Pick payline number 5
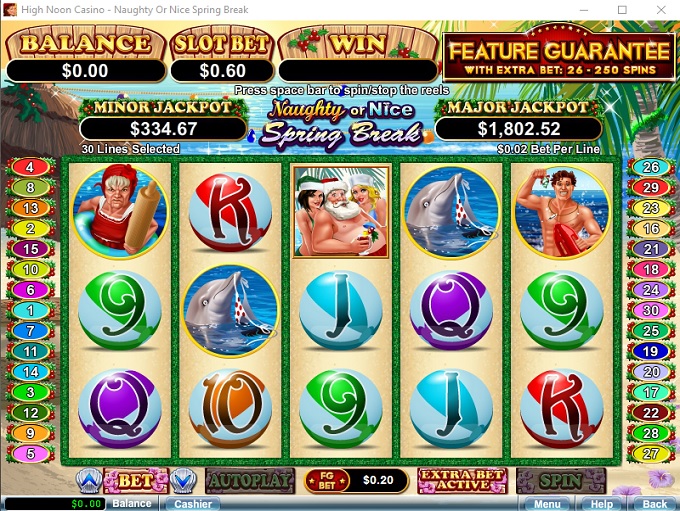The width and height of the screenshot is (680, 511). point(30,454)
